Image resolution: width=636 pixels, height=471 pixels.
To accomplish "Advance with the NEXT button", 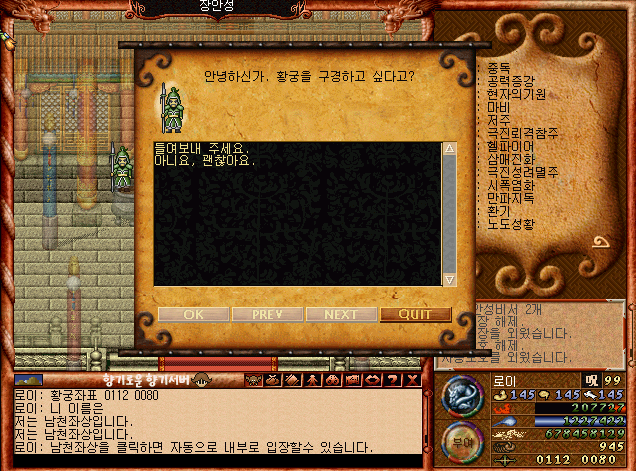I will (x=341, y=314).
